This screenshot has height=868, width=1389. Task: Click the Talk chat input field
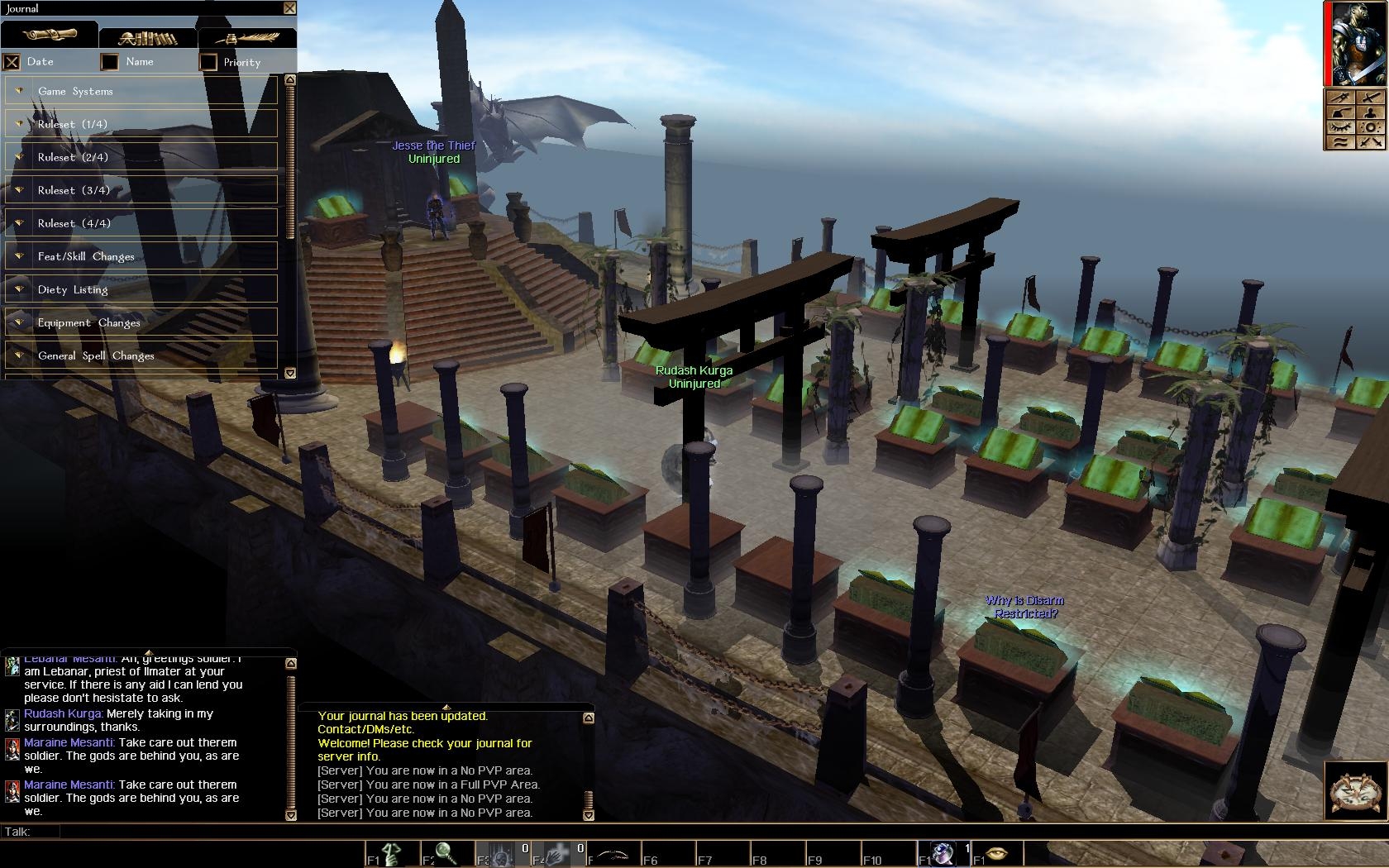pyautogui.click(x=579, y=832)
